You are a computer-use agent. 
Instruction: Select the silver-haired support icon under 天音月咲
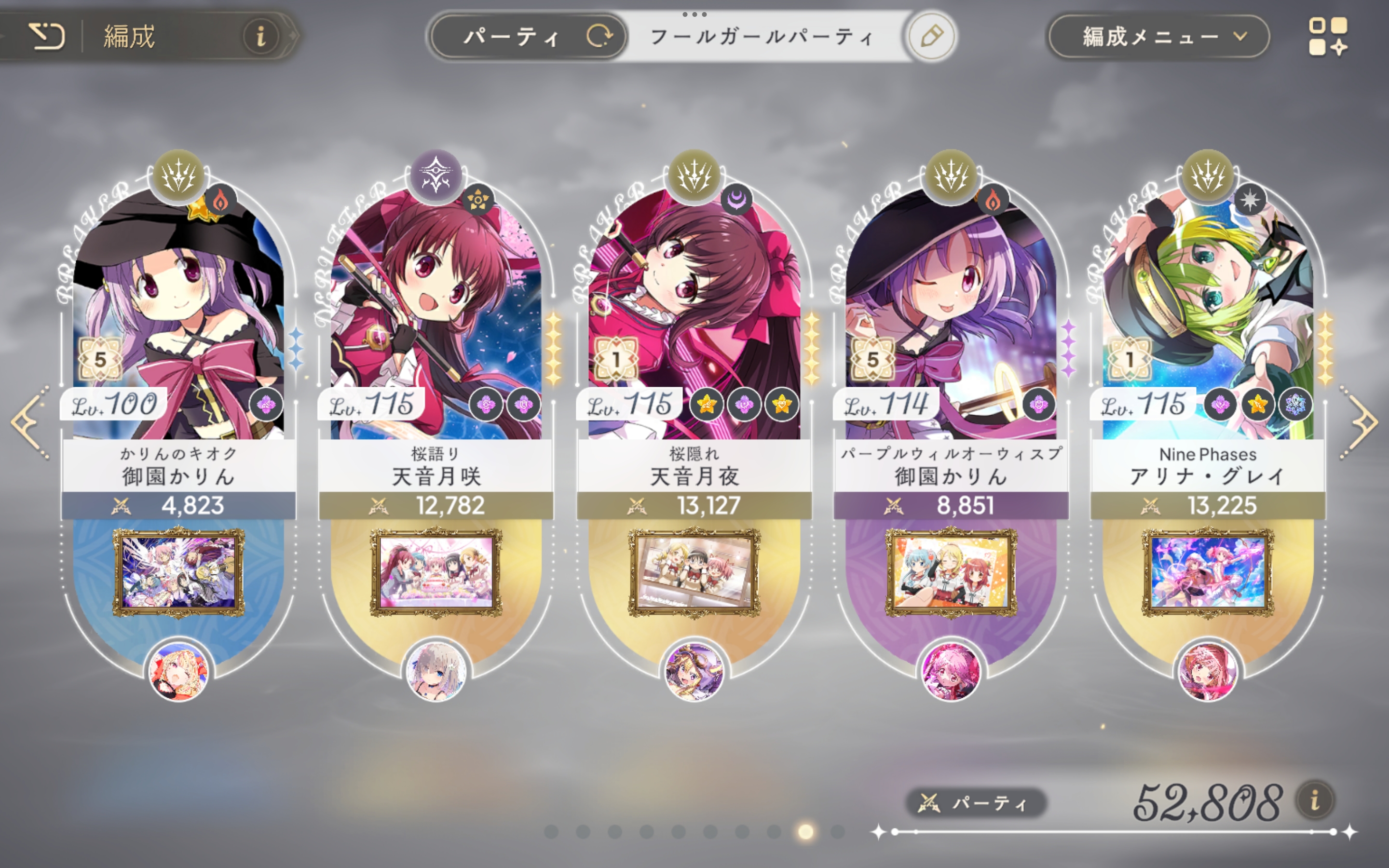click(436, 671)
